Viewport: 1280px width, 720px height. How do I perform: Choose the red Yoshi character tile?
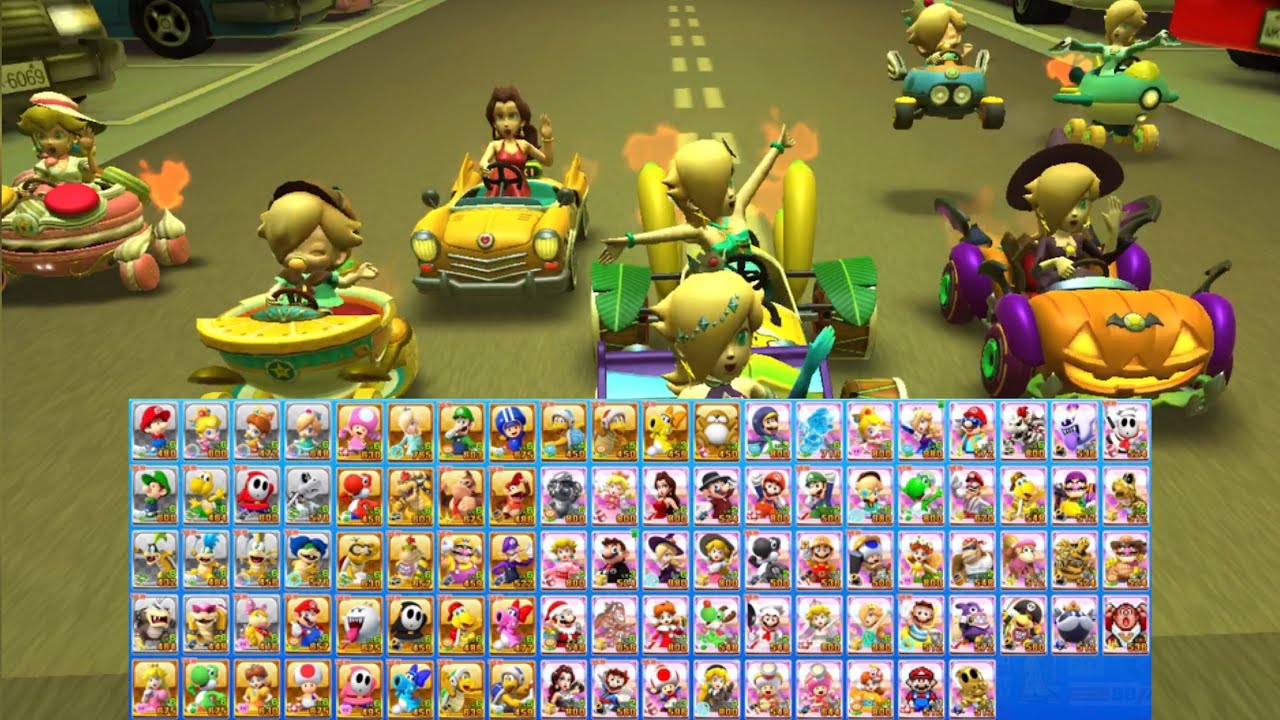(359, 494)
